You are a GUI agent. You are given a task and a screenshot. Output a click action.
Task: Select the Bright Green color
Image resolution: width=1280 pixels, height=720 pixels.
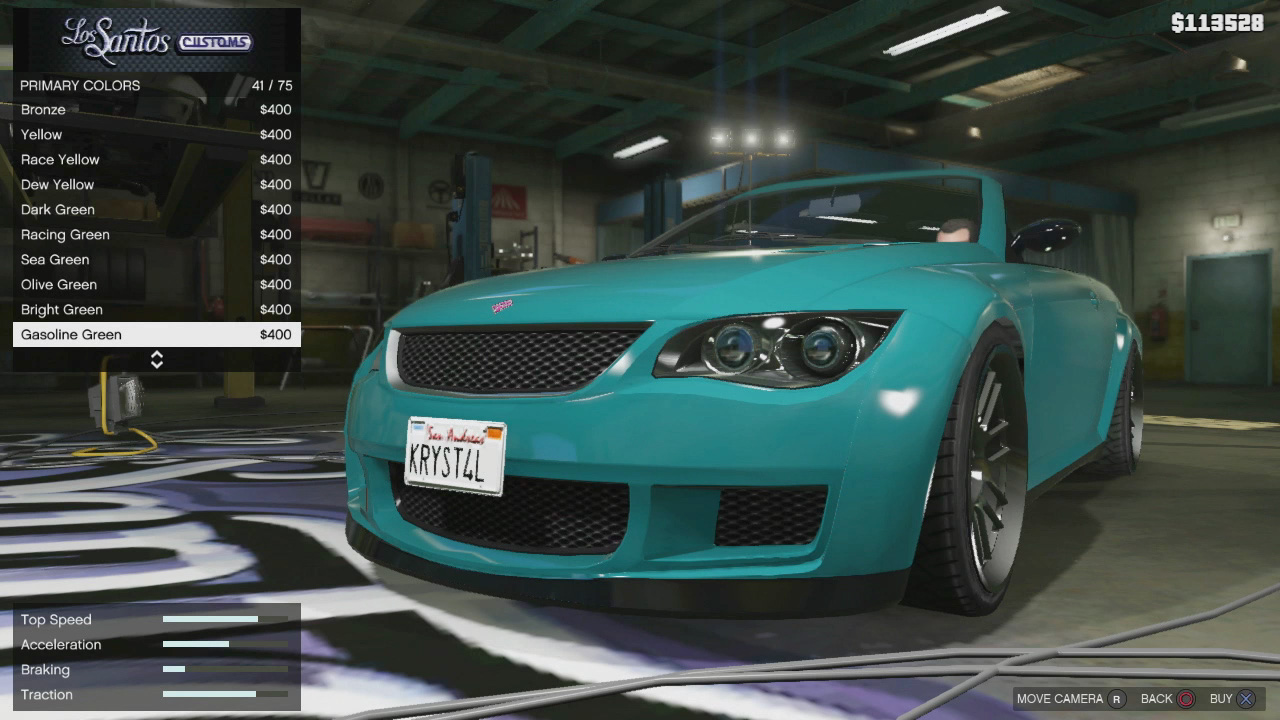156,310
